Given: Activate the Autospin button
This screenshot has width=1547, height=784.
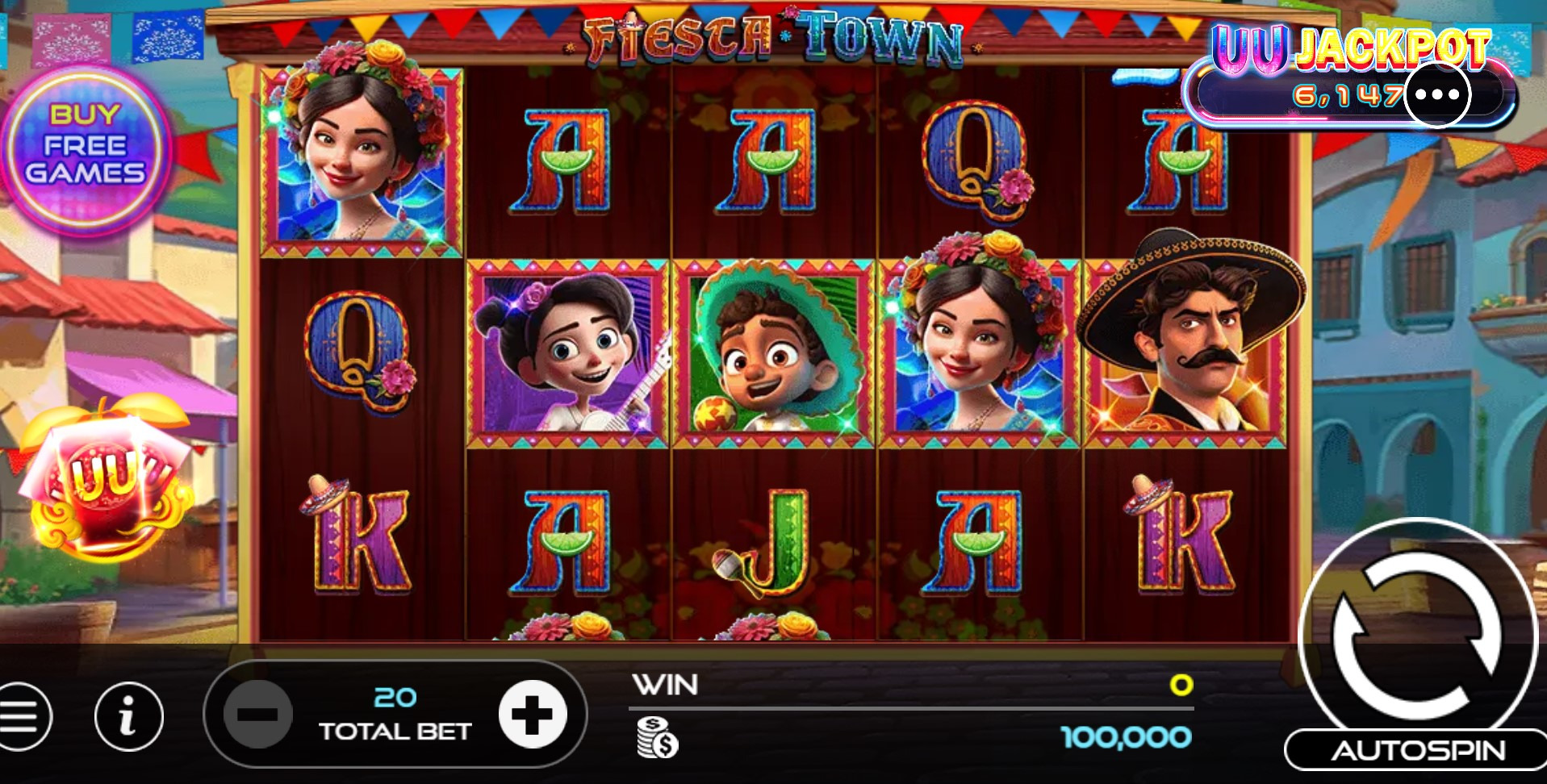Looking at the screenshot, I should (x=1417, y=751).
